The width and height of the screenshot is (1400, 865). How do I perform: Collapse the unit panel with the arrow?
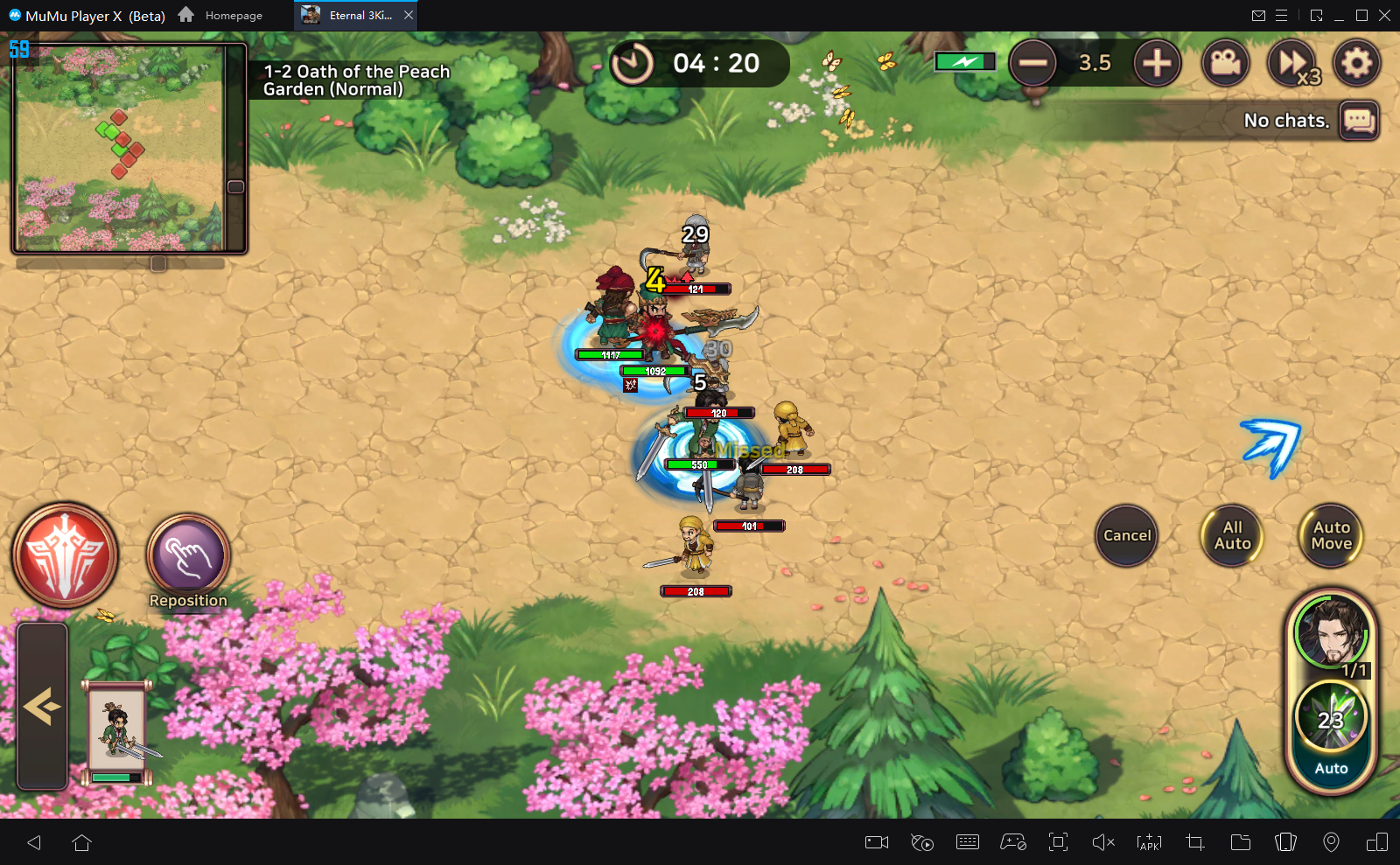tap(42, 705)
